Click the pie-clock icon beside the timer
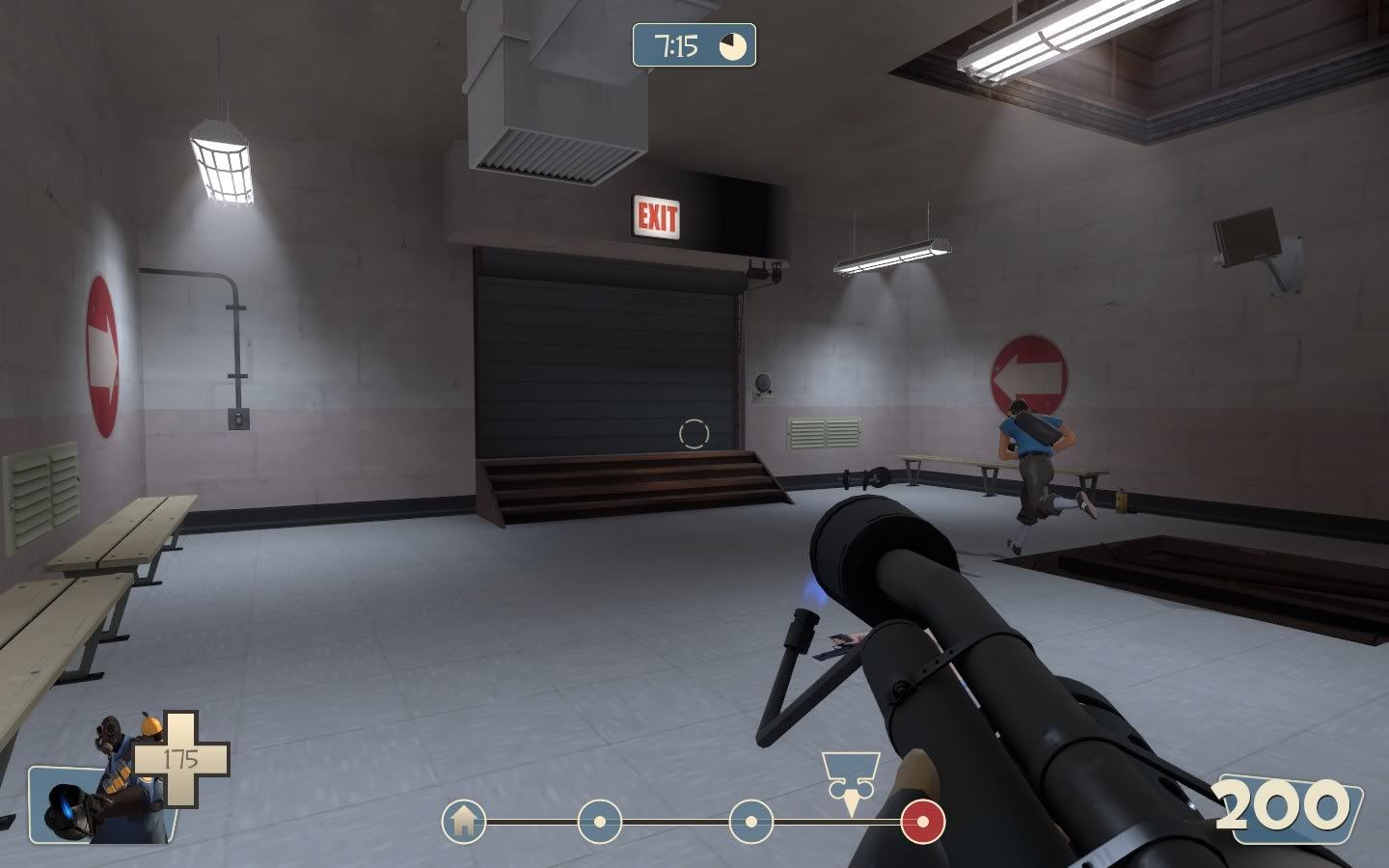This screenshot has width=1389, height=868. [732, 44]
